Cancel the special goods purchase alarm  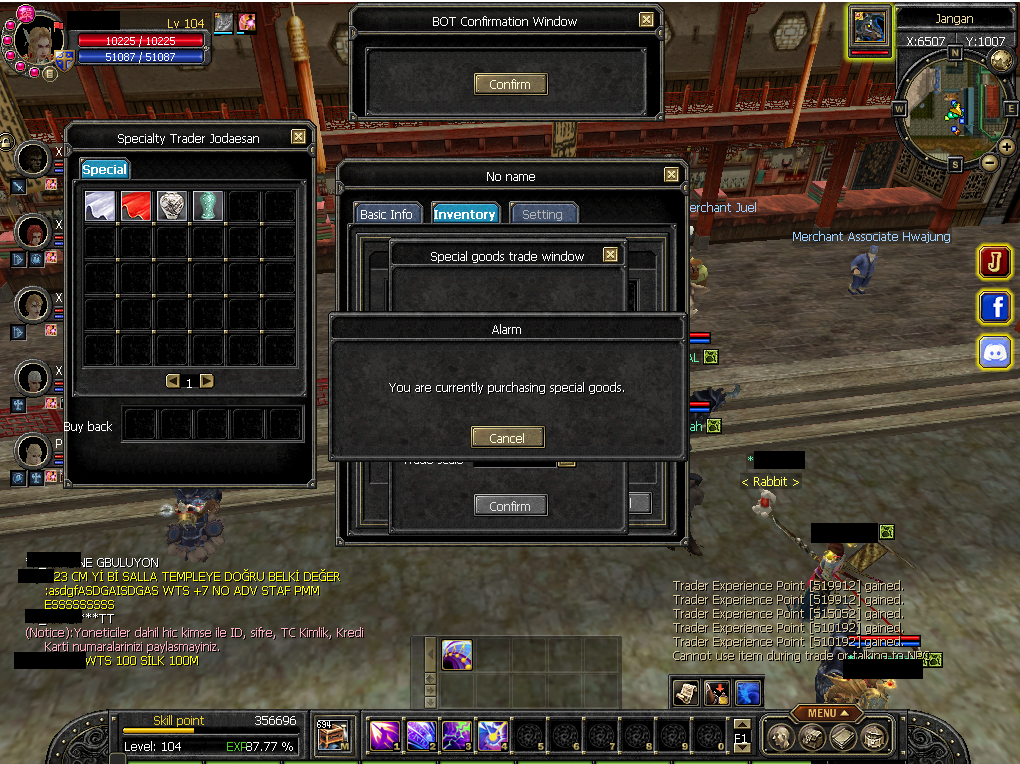click(x=507, y=437)
